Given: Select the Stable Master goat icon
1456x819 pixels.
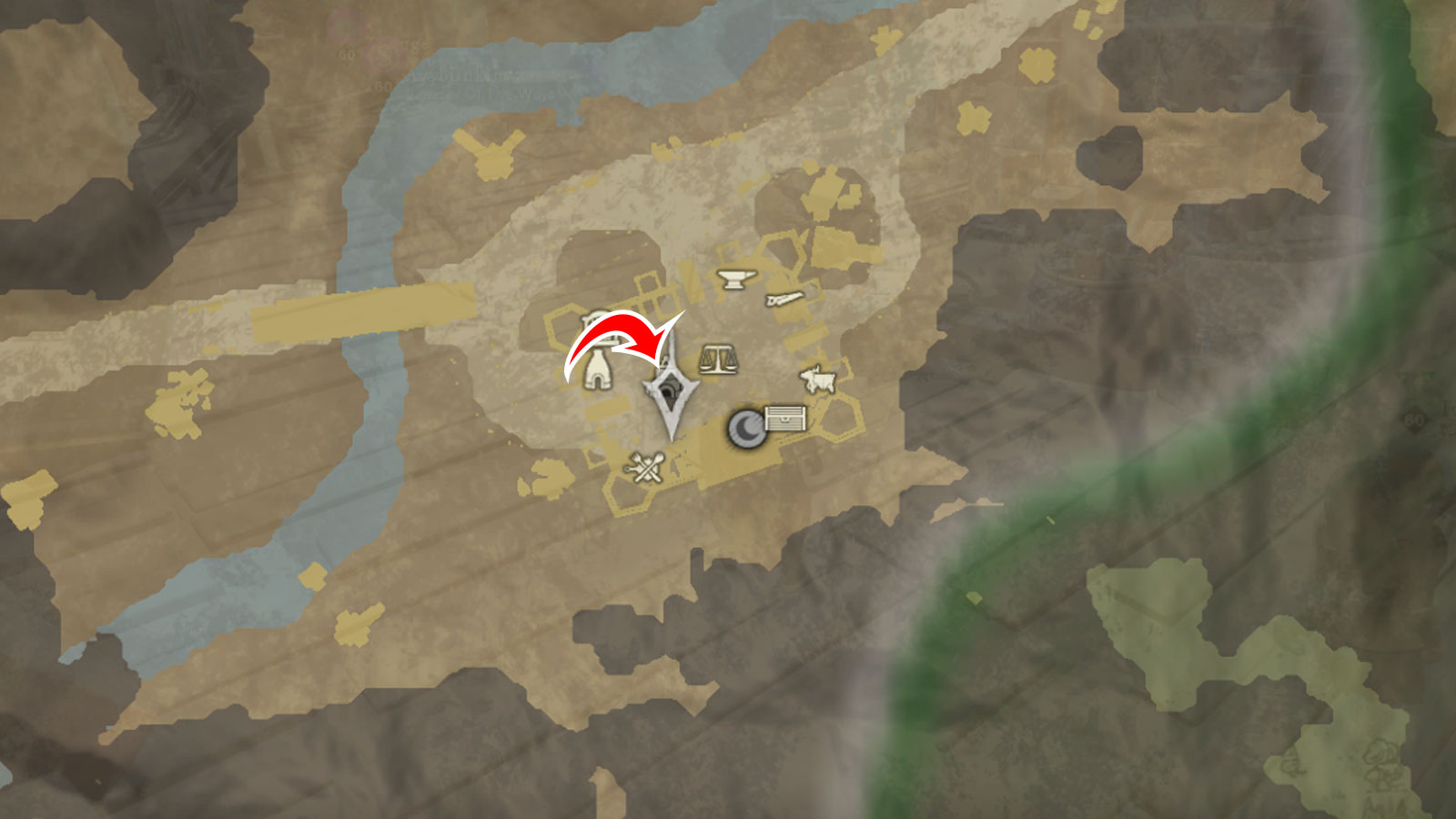Looking at the screenshot, I should 819,380.
